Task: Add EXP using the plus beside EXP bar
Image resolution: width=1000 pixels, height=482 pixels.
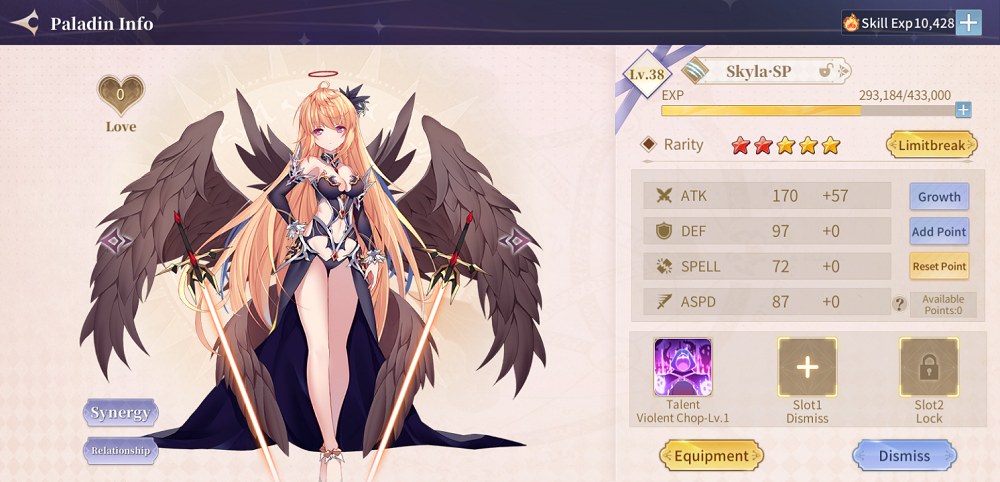Action: [963, 110]
